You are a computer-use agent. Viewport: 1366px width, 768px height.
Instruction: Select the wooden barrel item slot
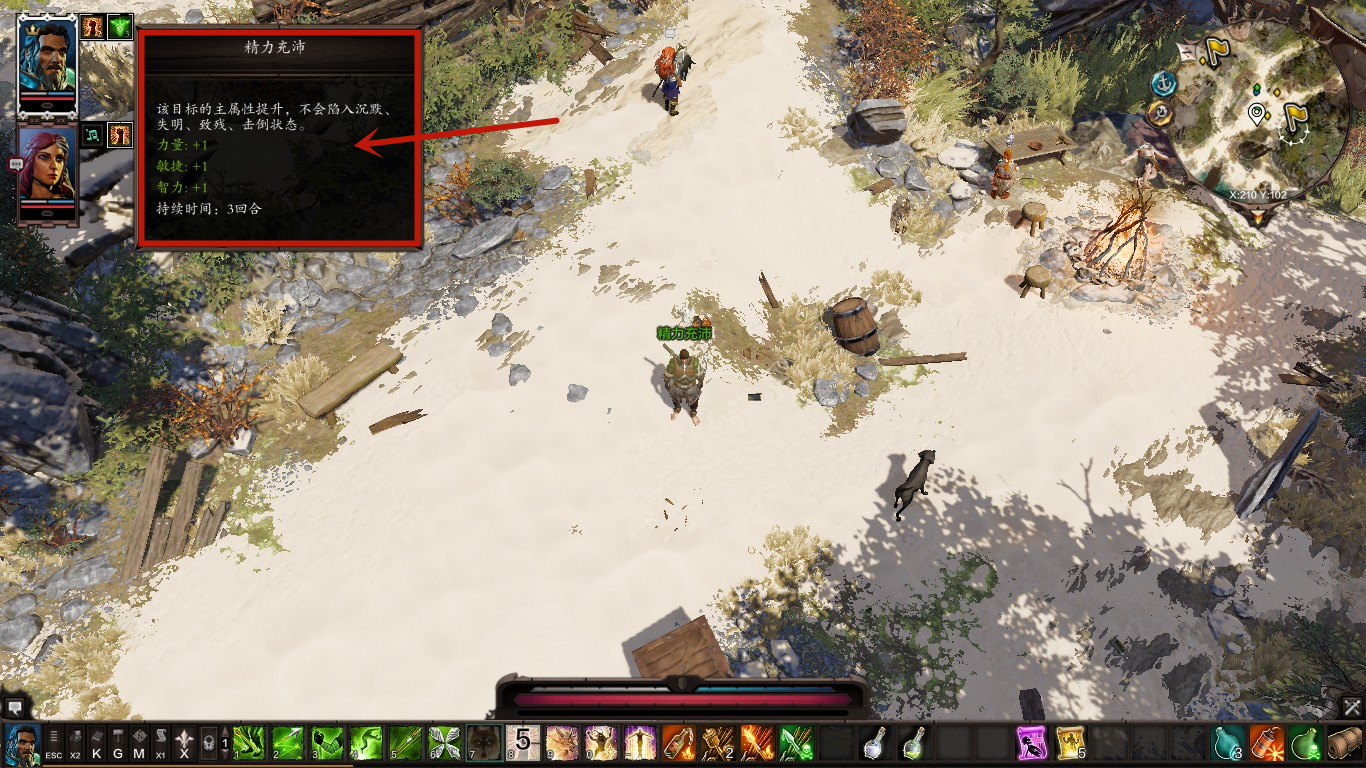coord(1345,743)
